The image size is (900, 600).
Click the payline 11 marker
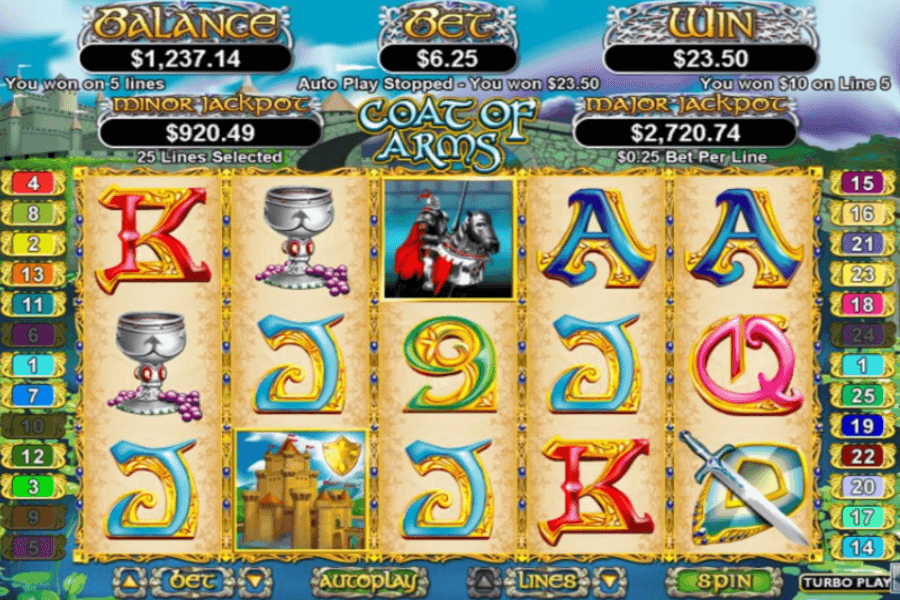click(x=33, y=305)
